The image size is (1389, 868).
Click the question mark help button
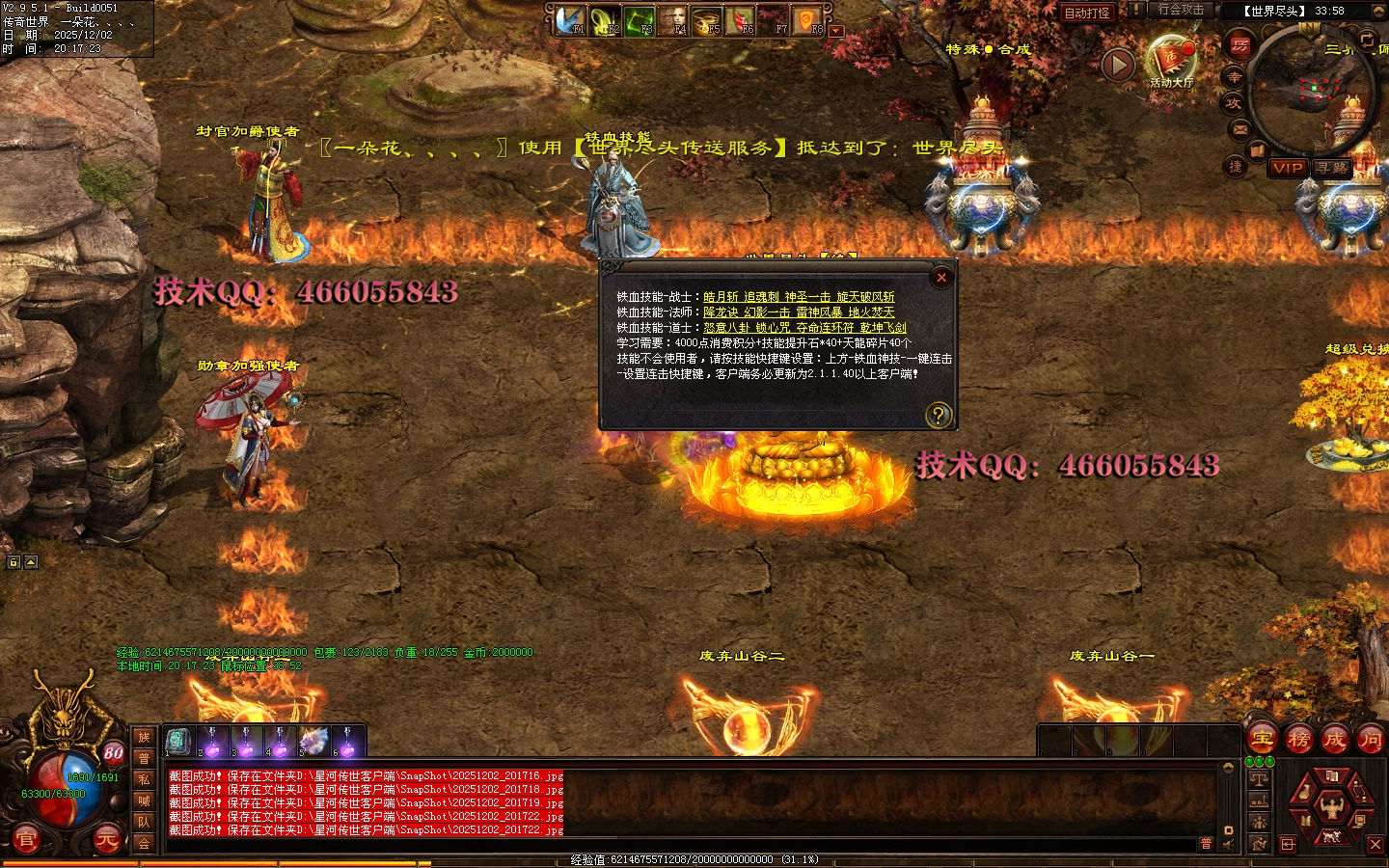[938, 415]
